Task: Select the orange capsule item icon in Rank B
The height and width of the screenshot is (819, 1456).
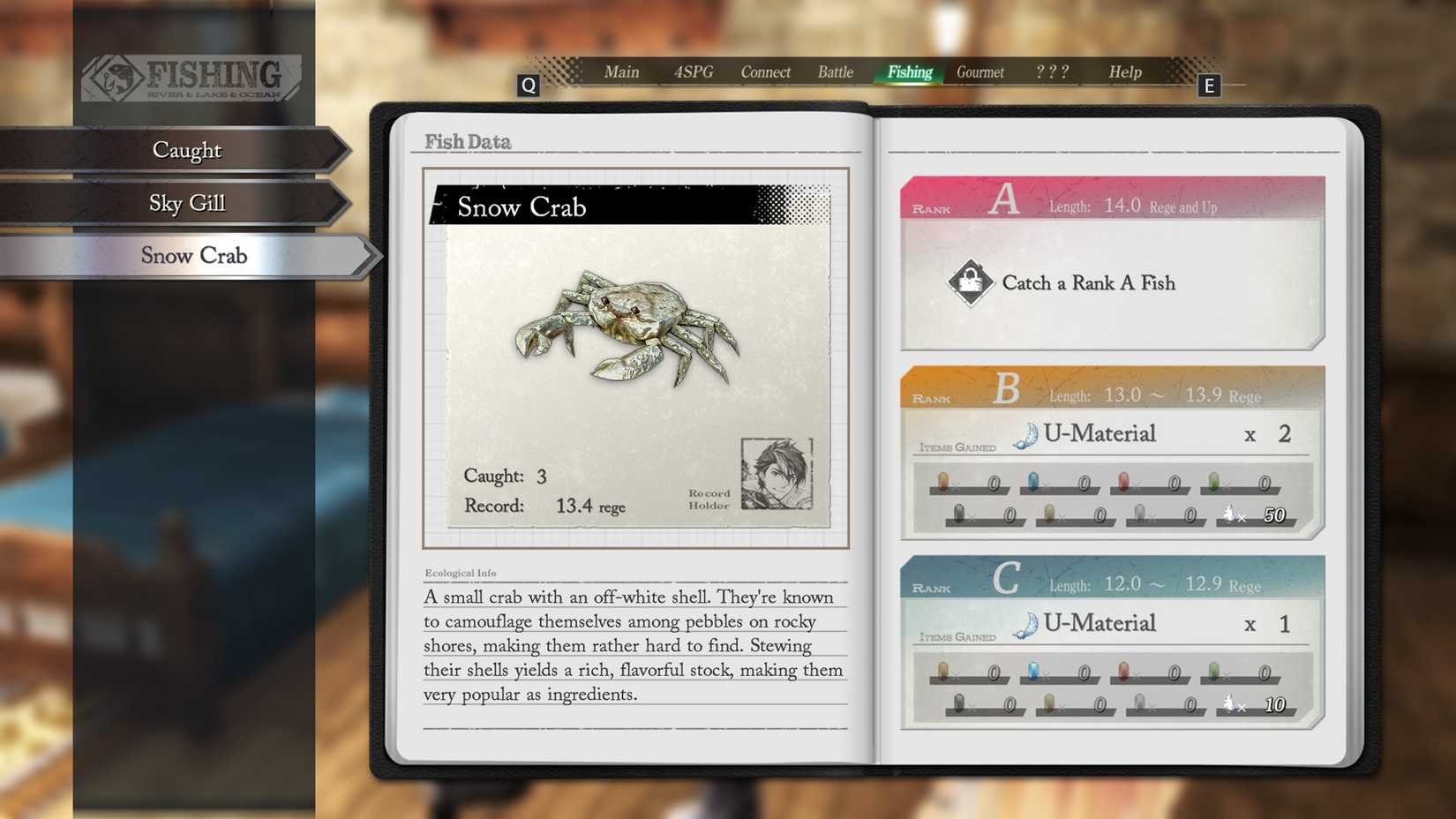Action: 944,481
